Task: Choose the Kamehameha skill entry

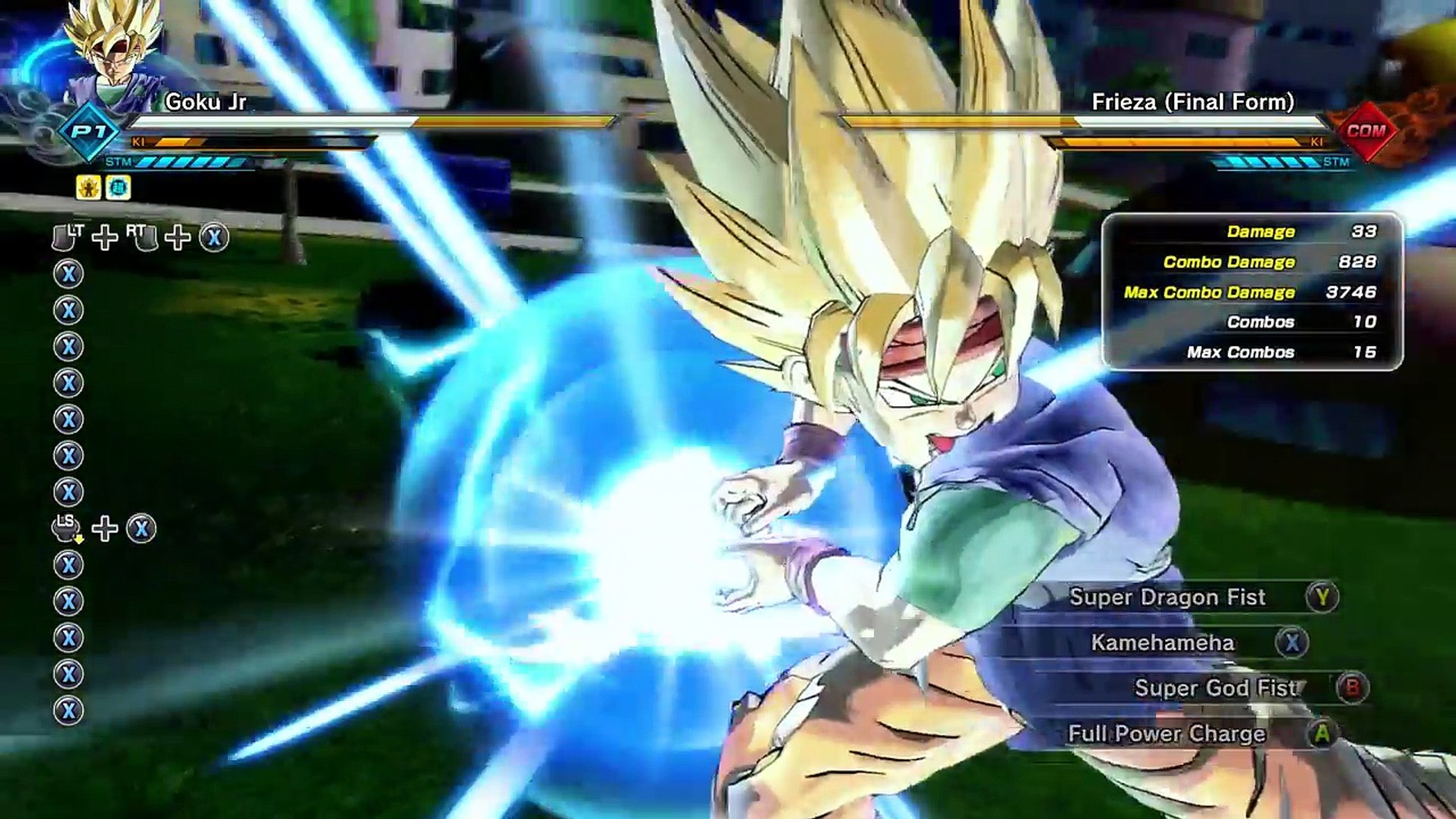Action: point(1163,643)
